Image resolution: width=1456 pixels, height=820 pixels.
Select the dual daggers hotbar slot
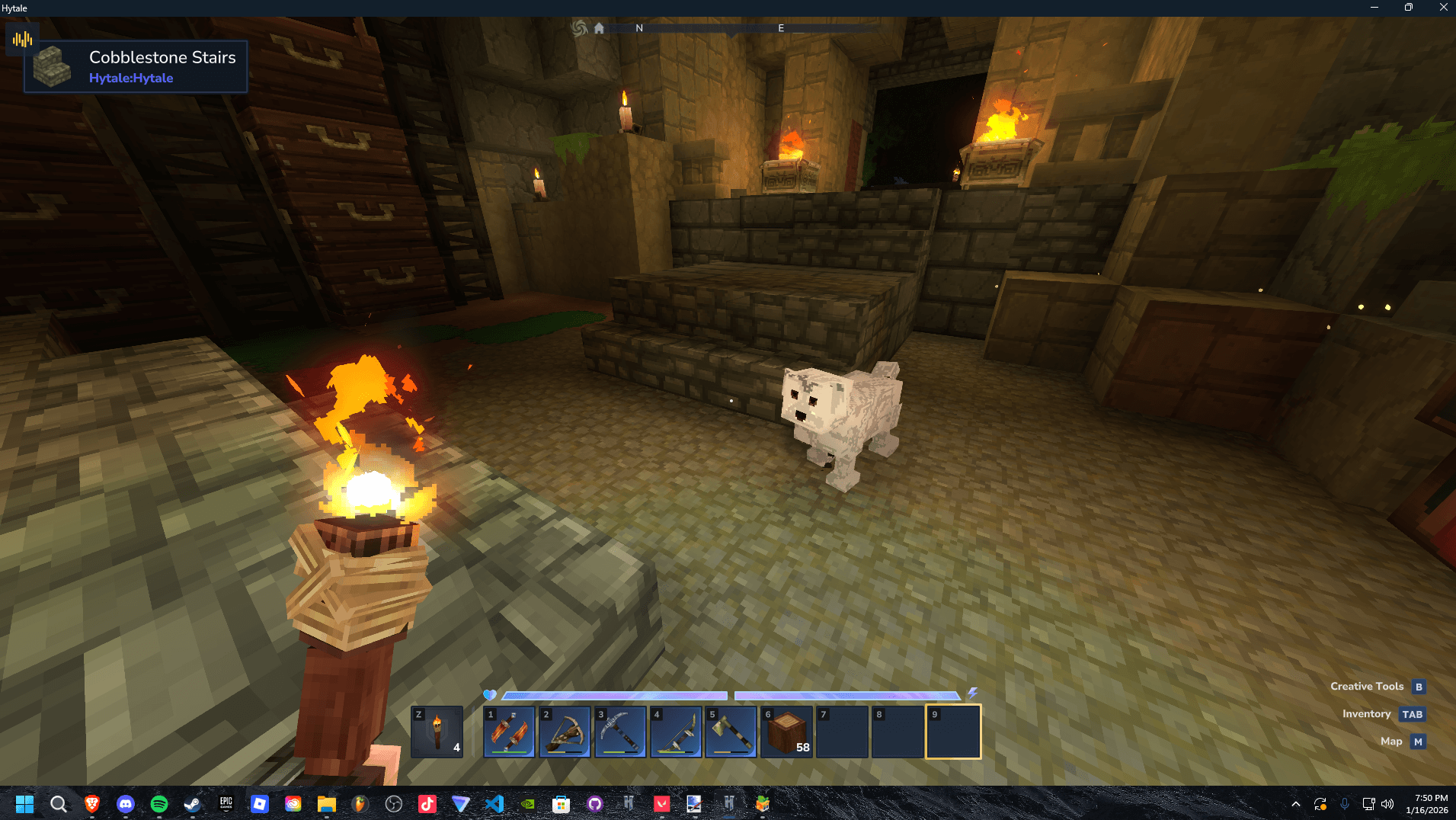tap(509, 732)
